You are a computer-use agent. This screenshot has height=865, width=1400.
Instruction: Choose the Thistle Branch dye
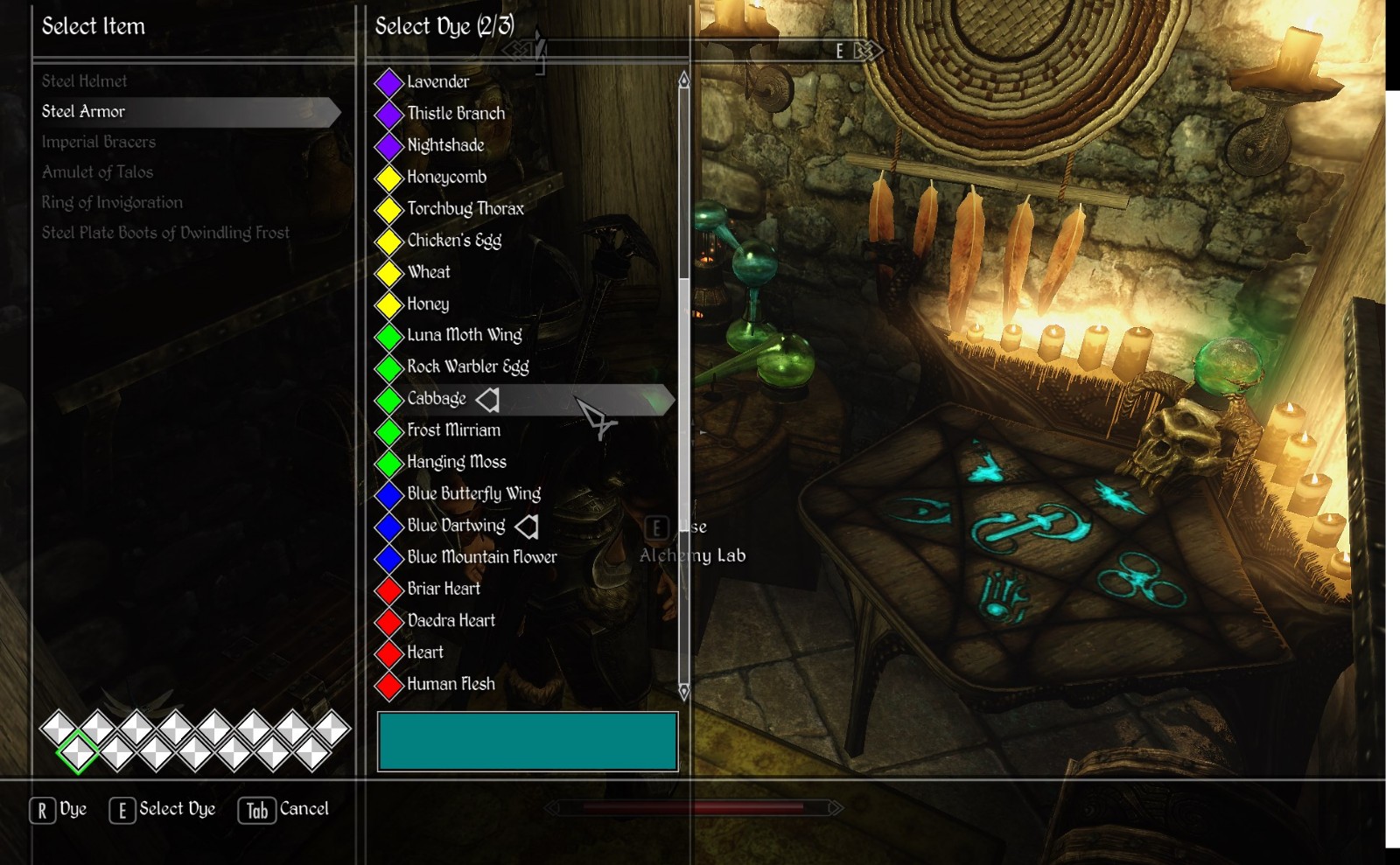click(455, 114)
